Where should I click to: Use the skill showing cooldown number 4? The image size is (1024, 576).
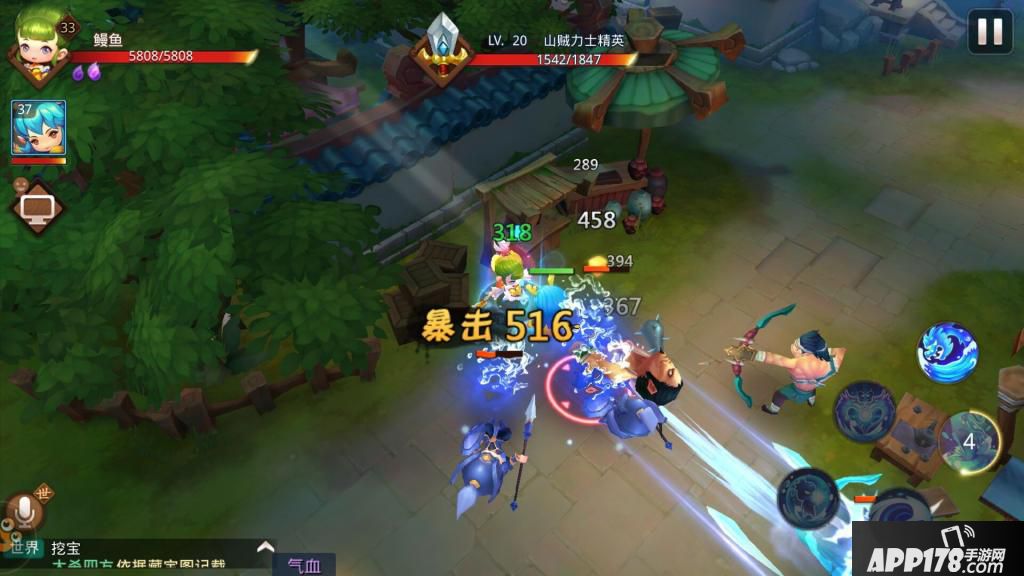tap(969, 441)
